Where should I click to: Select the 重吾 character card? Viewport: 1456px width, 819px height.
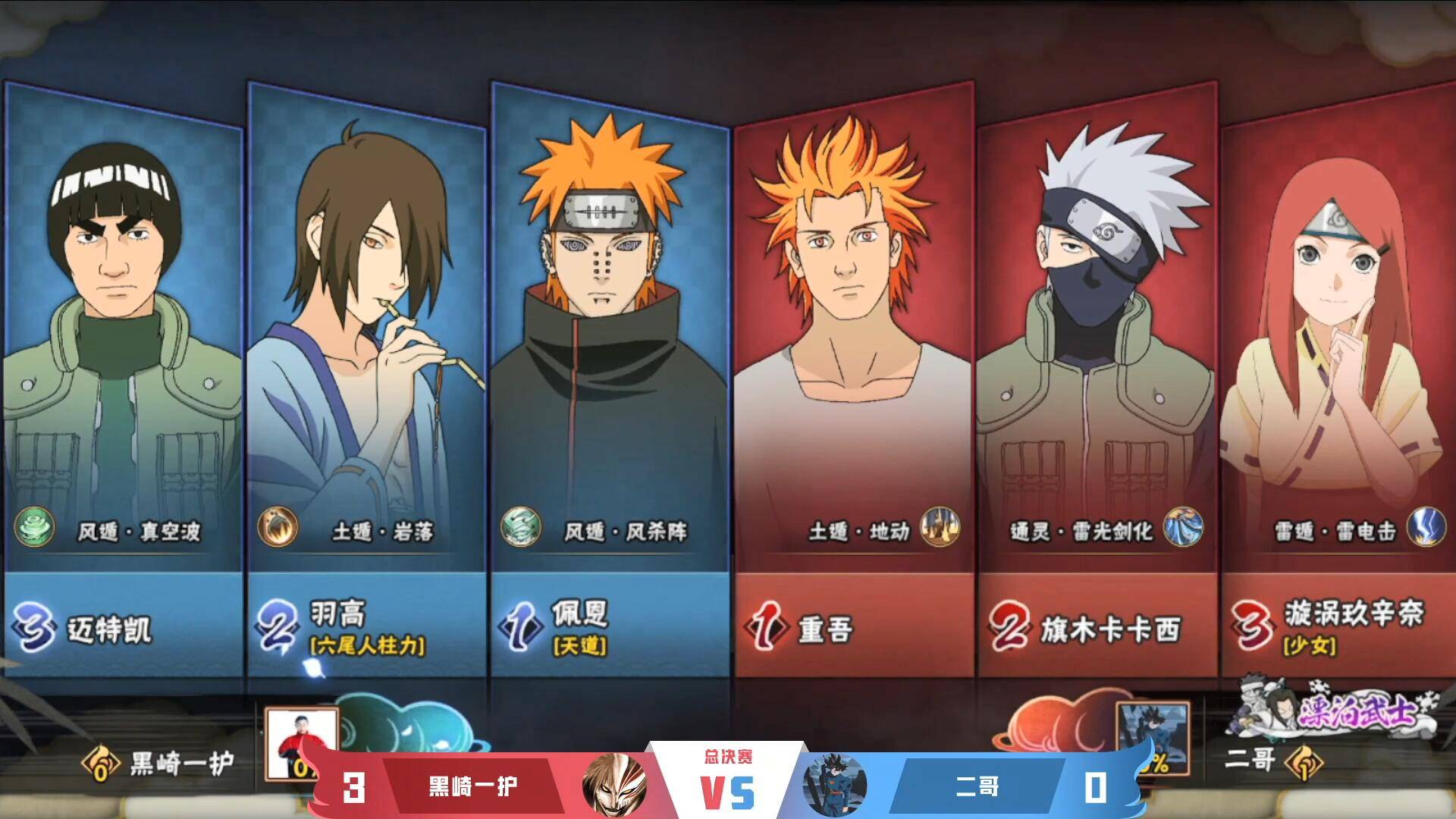[x=852, y=379]
